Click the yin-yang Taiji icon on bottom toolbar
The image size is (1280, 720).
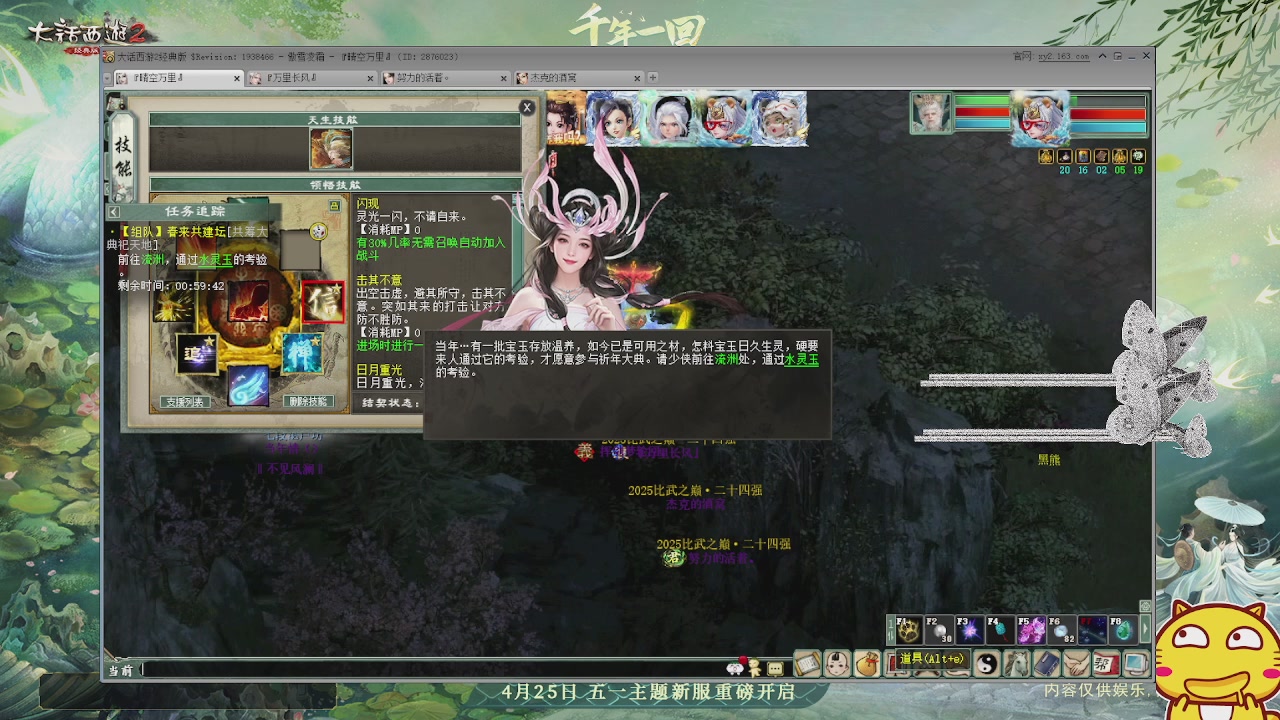click(x=988, y=665)
